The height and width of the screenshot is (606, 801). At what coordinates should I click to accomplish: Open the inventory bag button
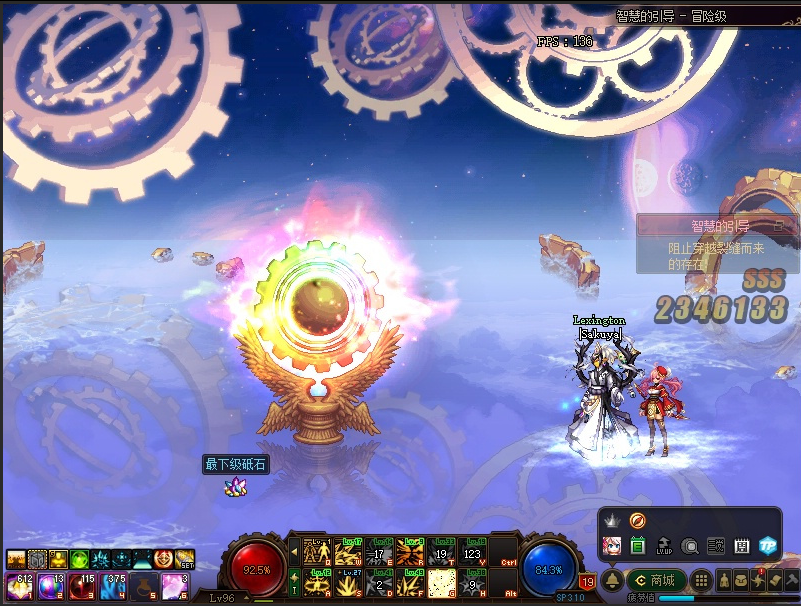pyautogui.click(x=742, y=580)
